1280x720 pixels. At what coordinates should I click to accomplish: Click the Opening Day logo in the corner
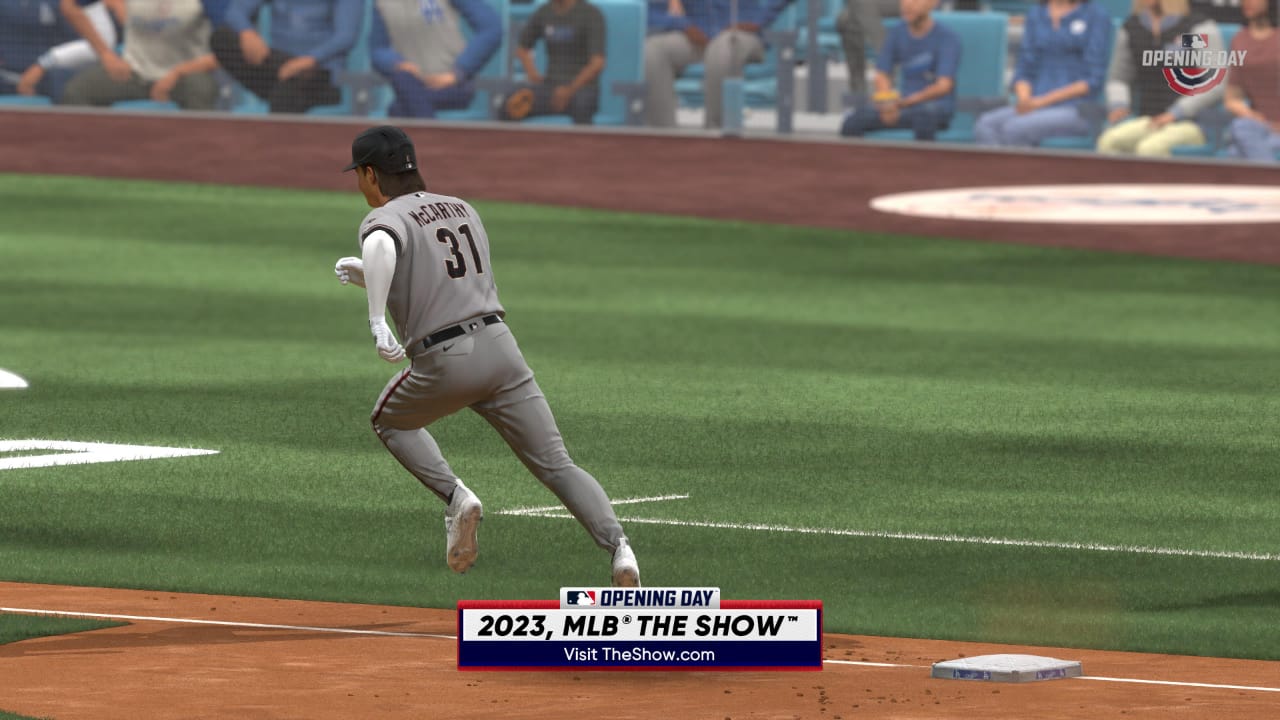point(1194,63)
